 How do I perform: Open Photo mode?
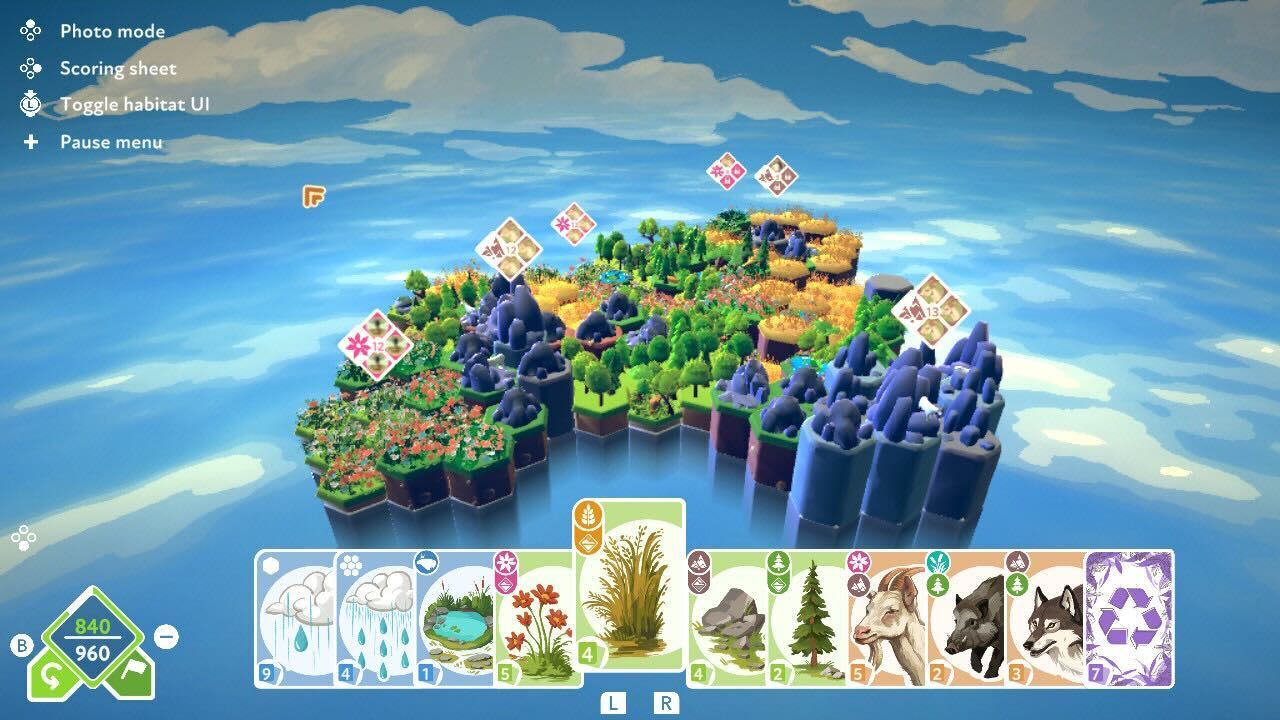[109, 31]
